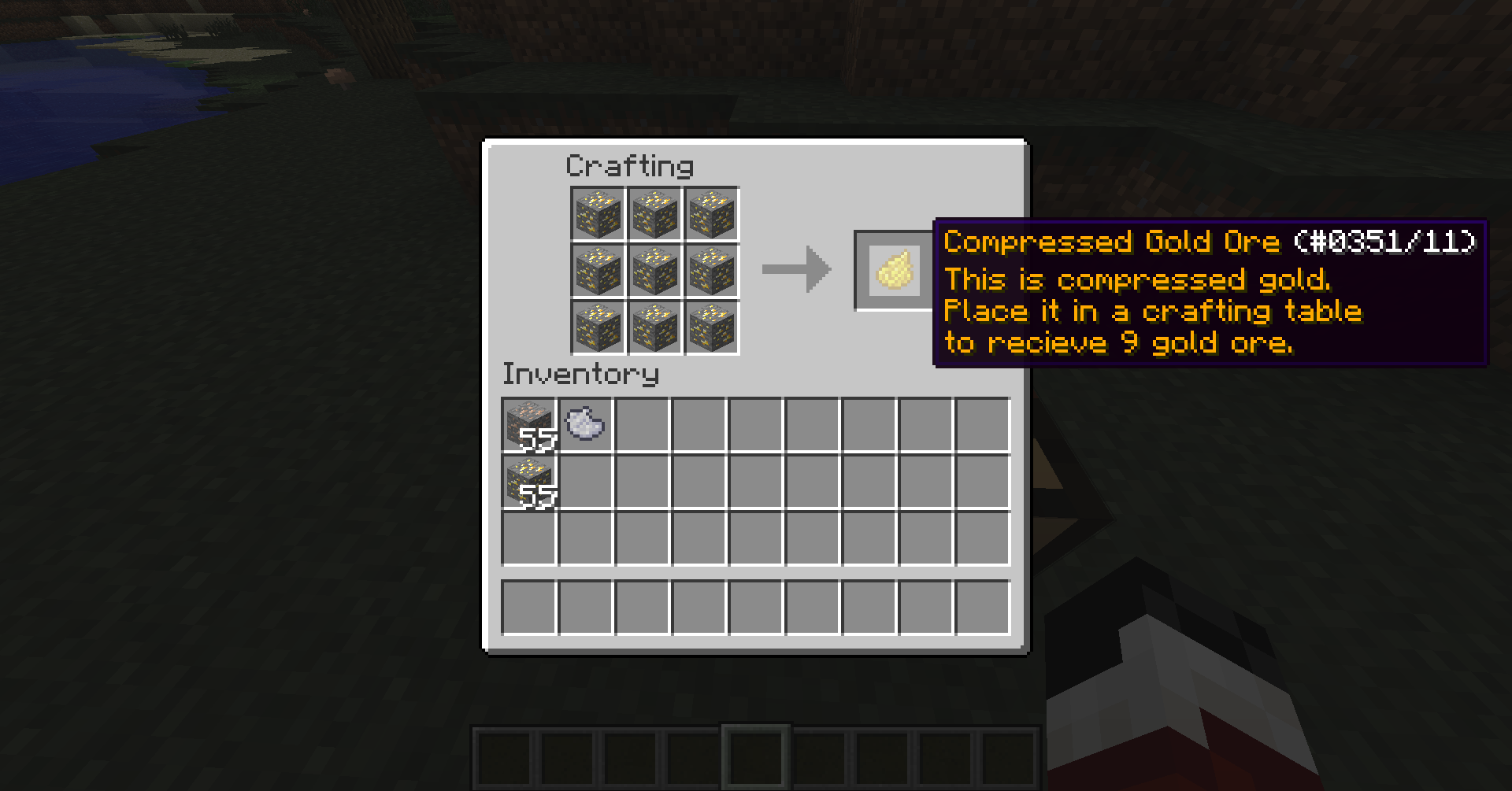Screen dimensions: 1512x791
Task: Take the Compressed Gold Ore from the output slot
Action: click(896, 270)
